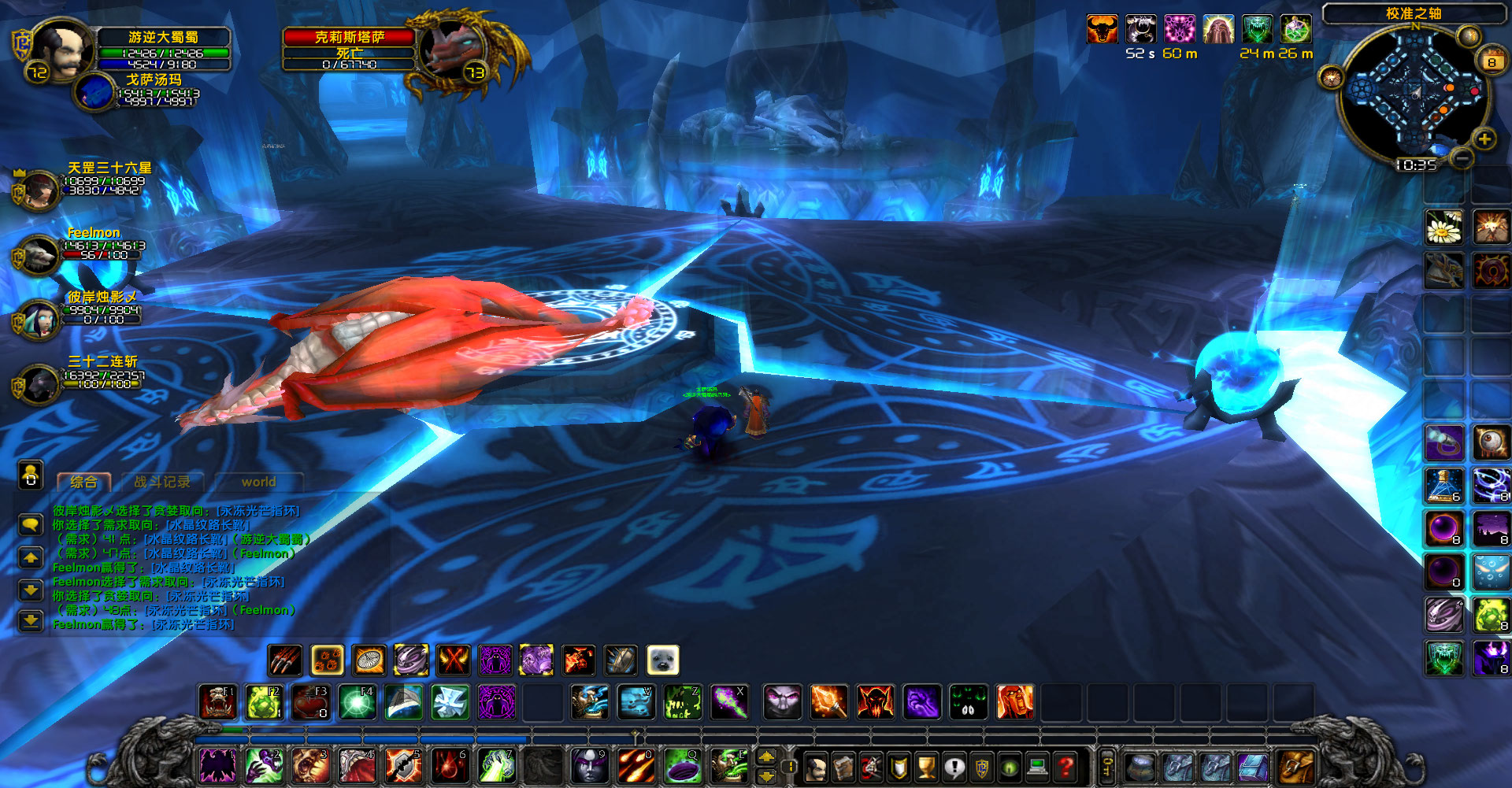Open the talents panel icon
This screenshot has height=788, width=1512.
(x=872, y=768)
